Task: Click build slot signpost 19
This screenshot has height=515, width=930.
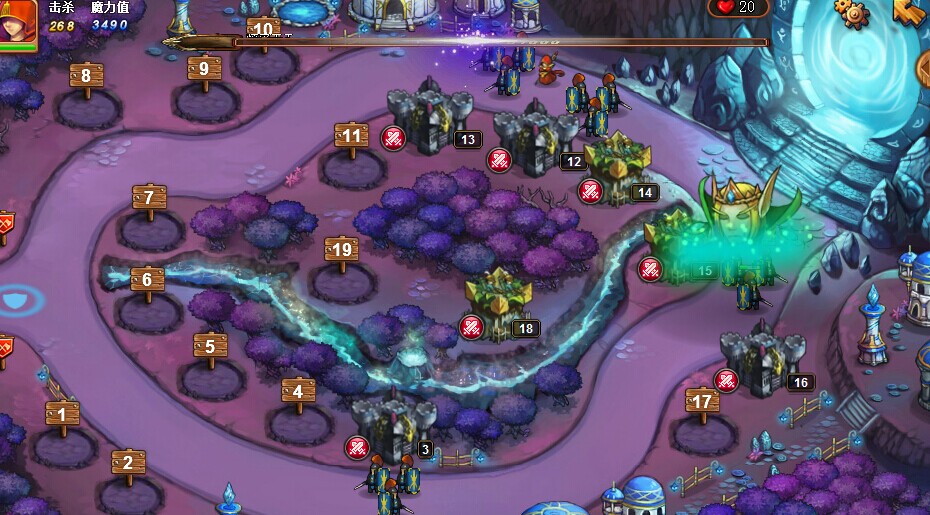Action: (342, 250)
